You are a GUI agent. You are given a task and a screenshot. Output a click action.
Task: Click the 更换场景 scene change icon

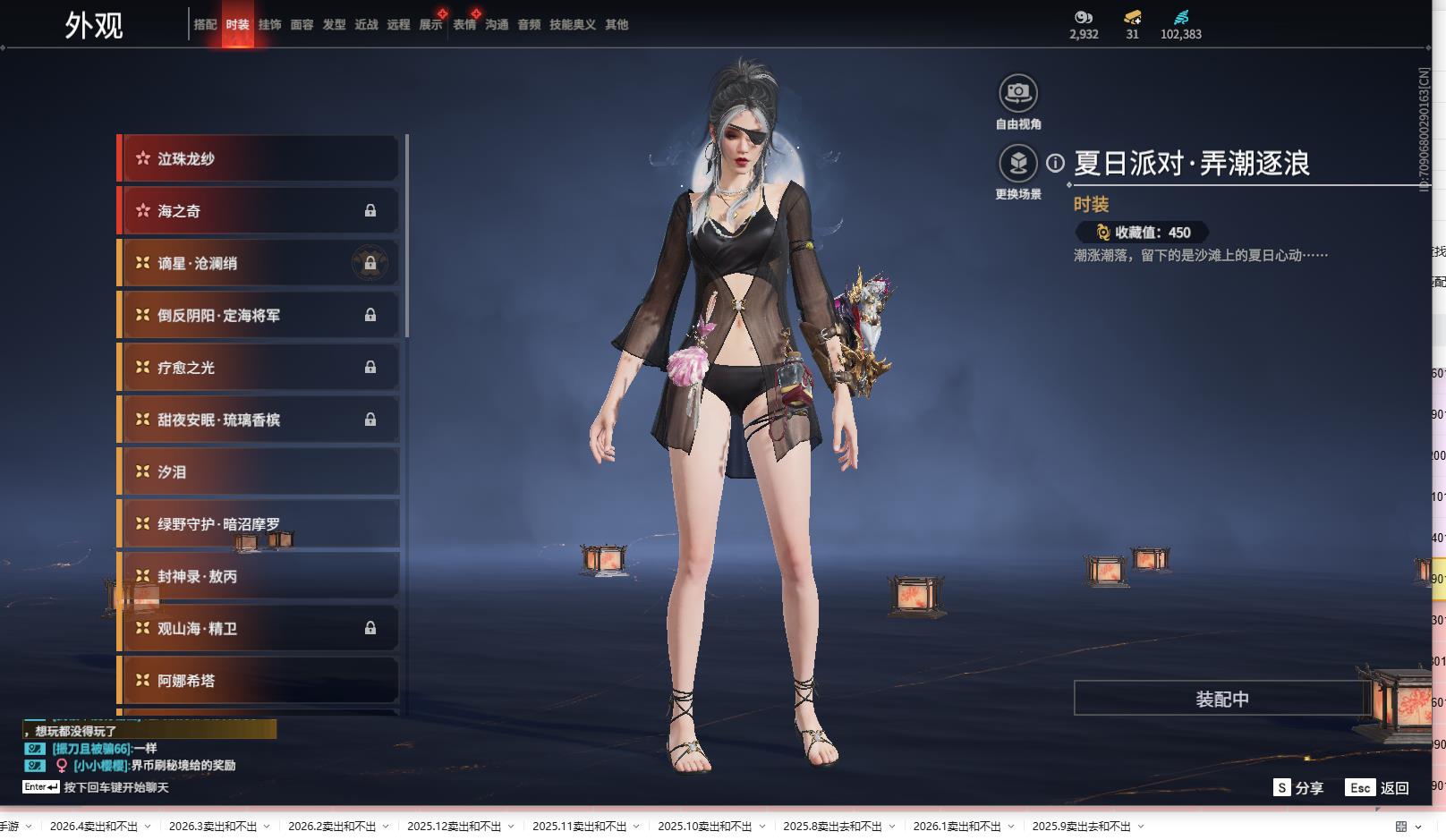tap(1017, 164)
